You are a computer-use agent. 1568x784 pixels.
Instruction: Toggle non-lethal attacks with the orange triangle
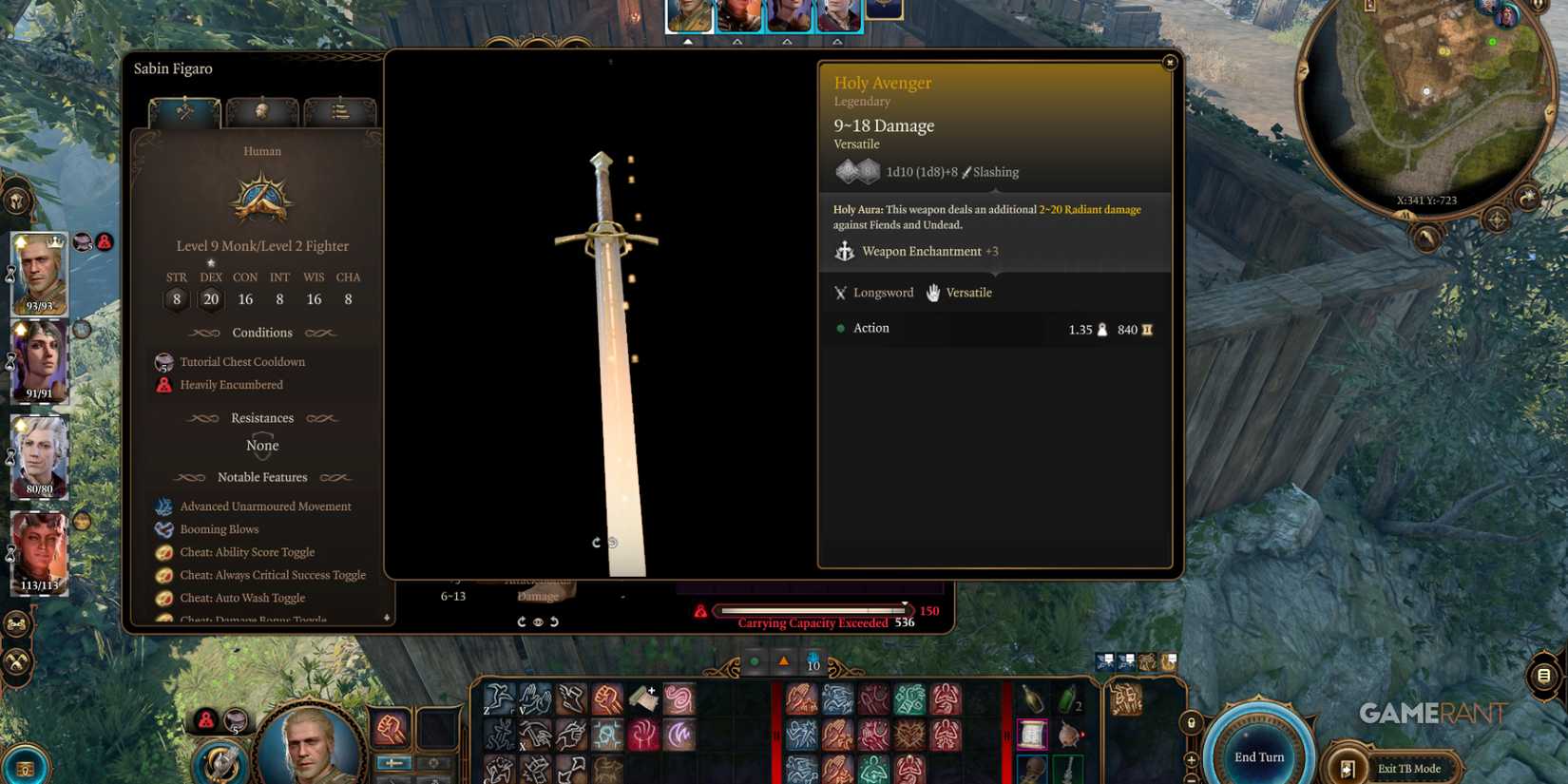tap(783, 660)
